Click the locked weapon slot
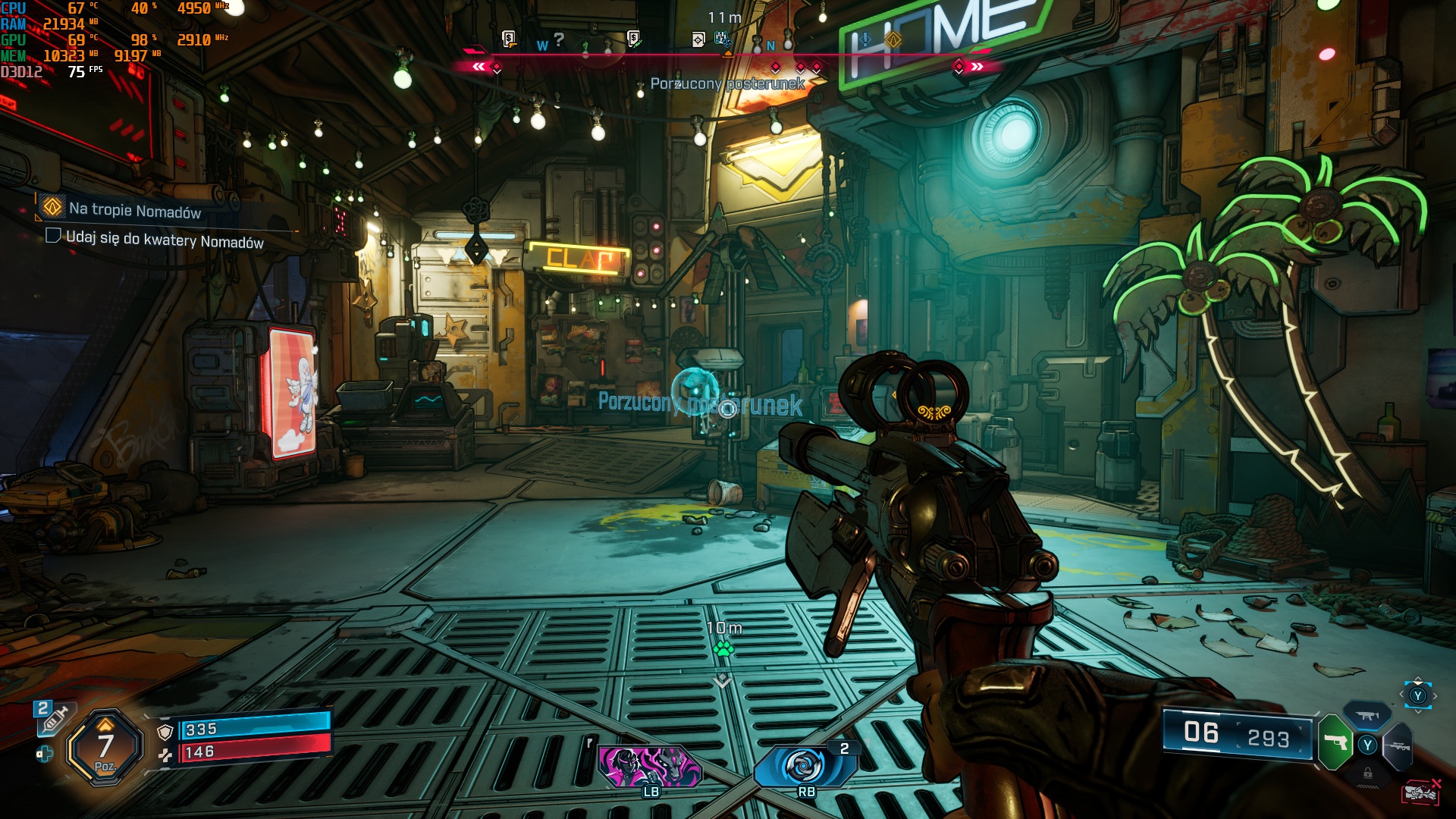This screenshot has height=819, width=1456. [1367, 773]
